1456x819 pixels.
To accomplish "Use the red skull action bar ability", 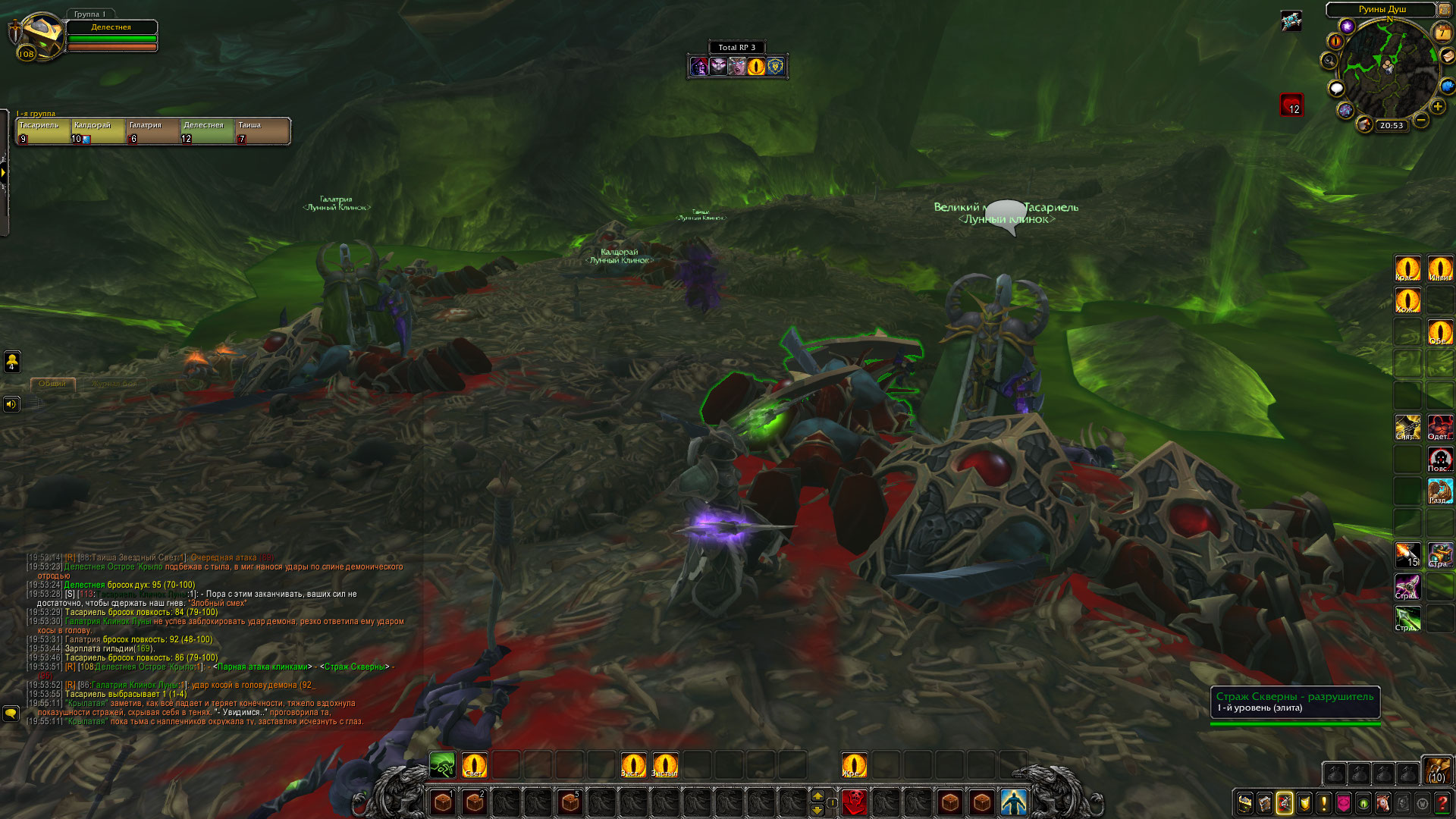I will click(x=855, y=802).
